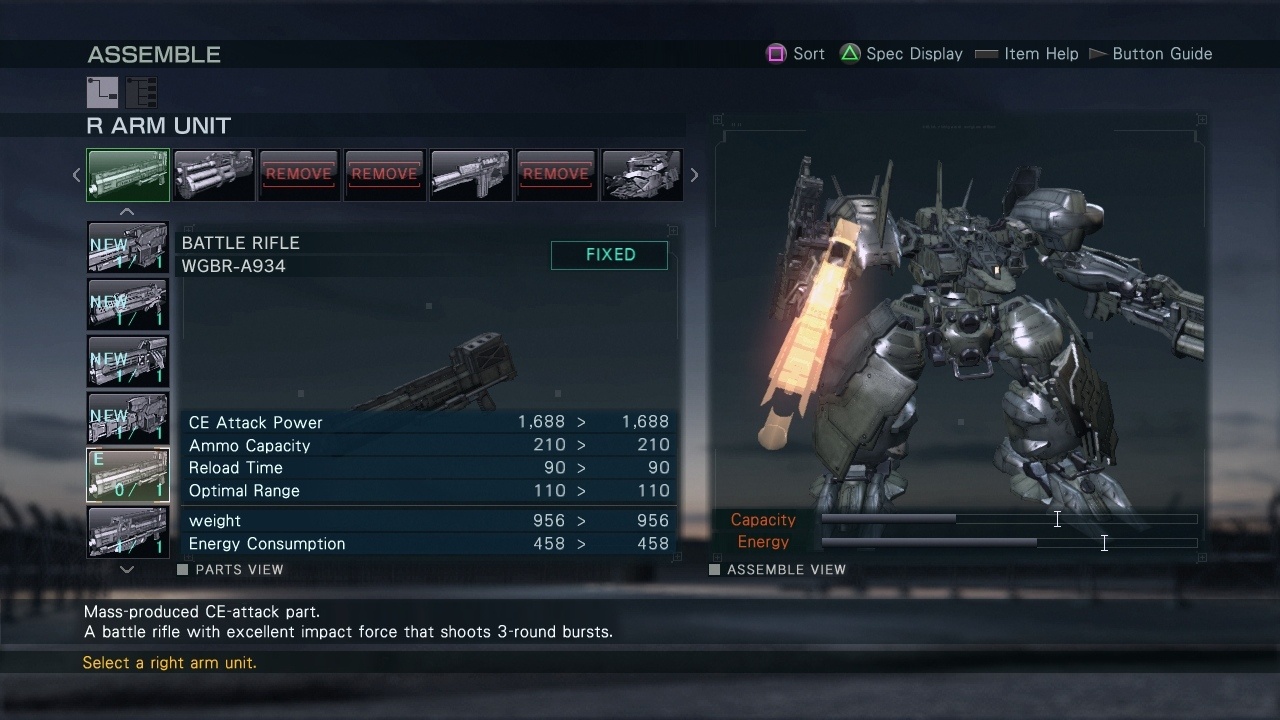Toggle ASSEMBLE VIEW
Image resolution: width=1280 pixels, height=720 pixels.
click(777, 570)
